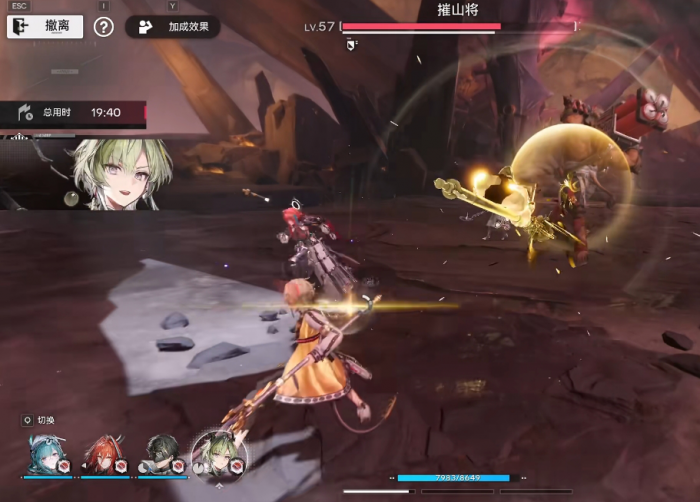Show the 加成效果 buff effects panel
This screenshot has height=502, width=700.
point(173,27)
